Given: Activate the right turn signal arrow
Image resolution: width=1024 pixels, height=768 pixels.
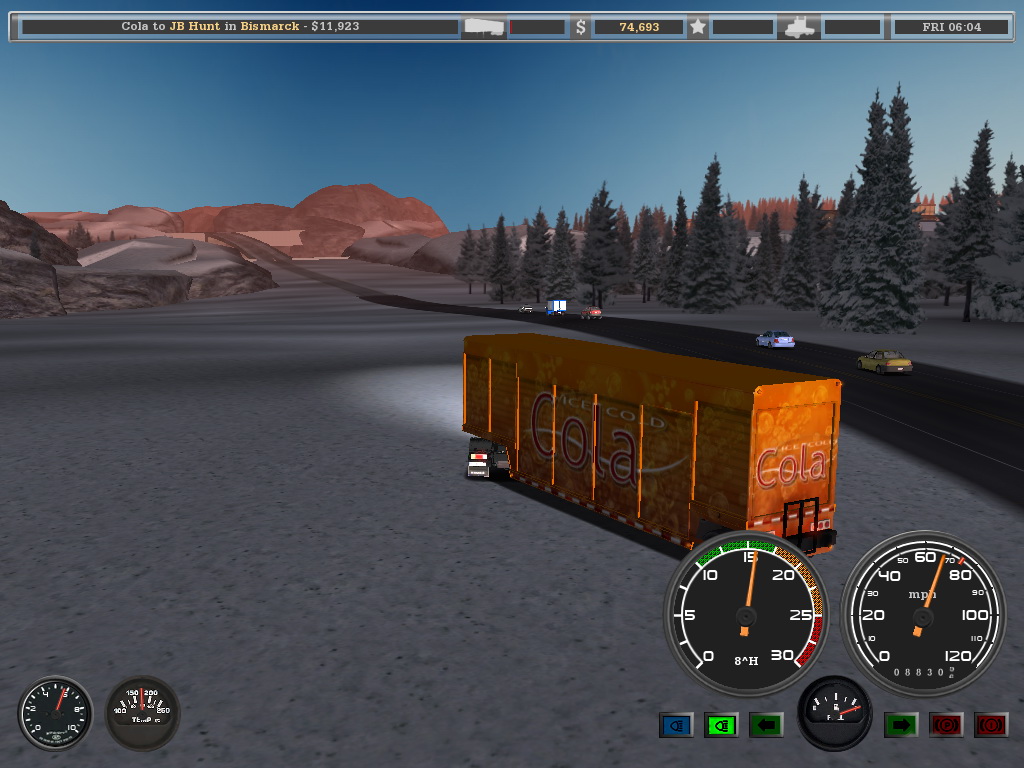Looking at the screenshot, I should 901,724.
